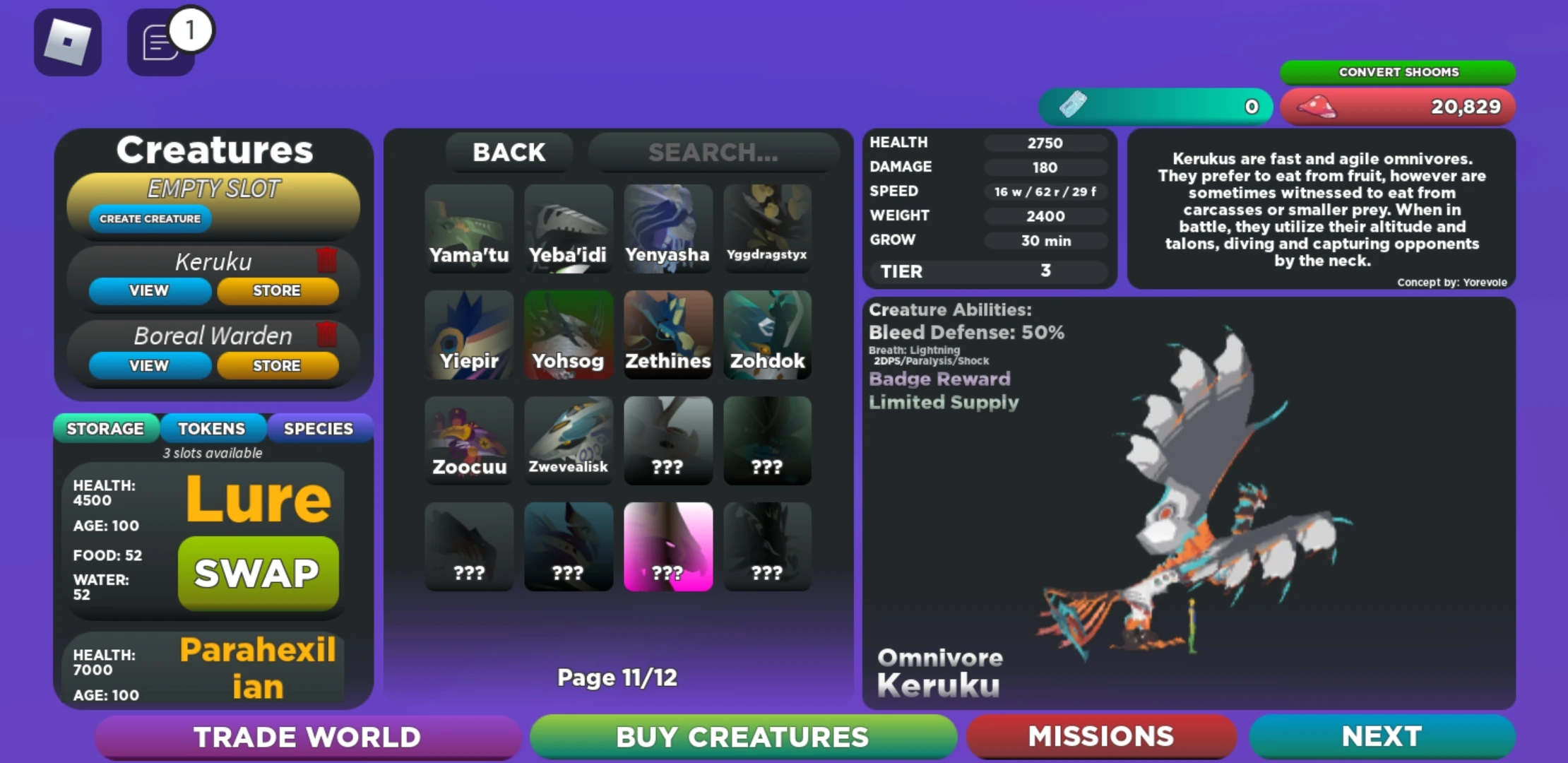Select the Yenyasha creature icon
Screen dimensions: 1568x763
(x=667, y=226)
